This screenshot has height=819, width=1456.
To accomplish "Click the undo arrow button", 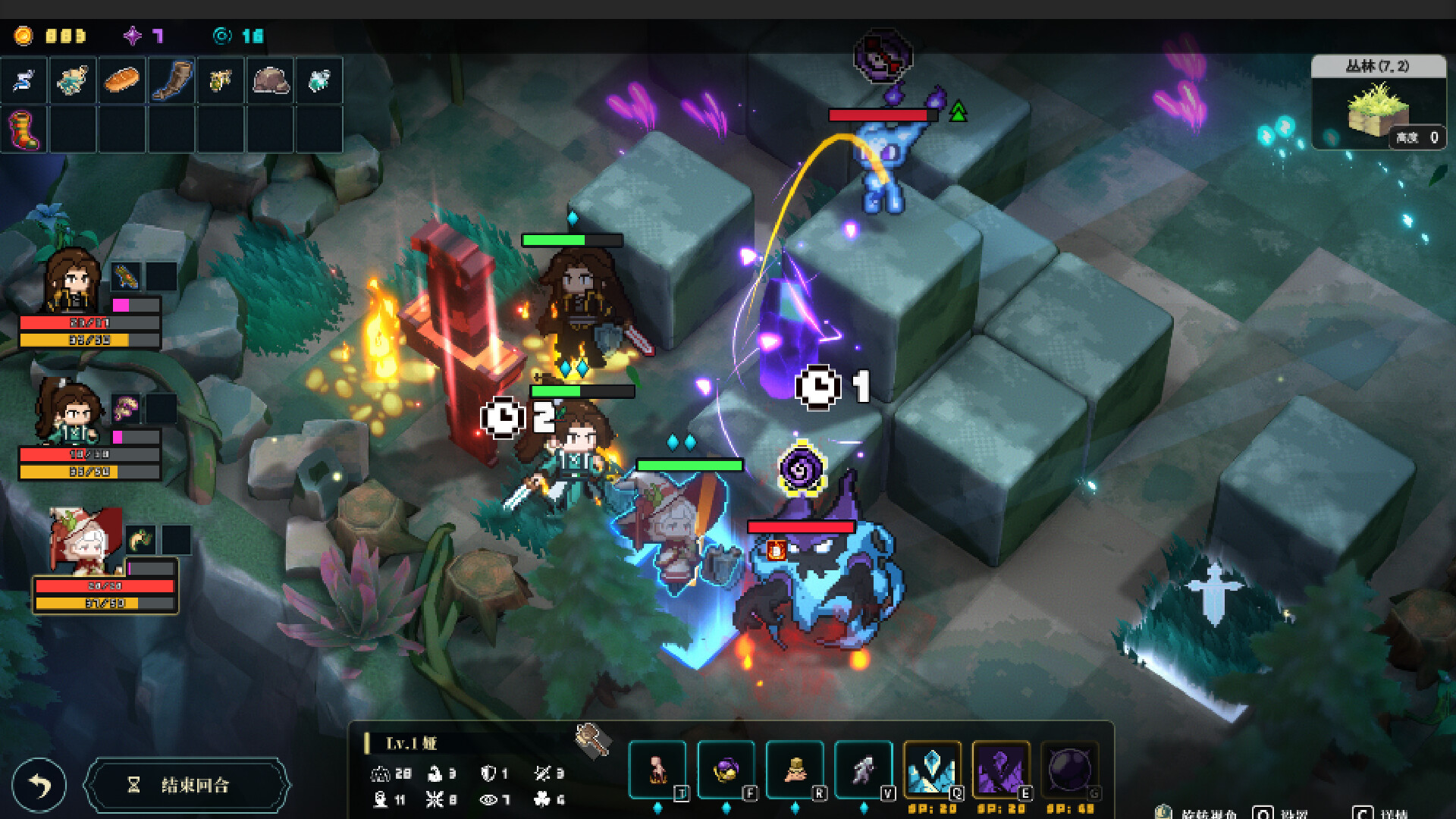I will pyautogui.click(x=39, y=785).
